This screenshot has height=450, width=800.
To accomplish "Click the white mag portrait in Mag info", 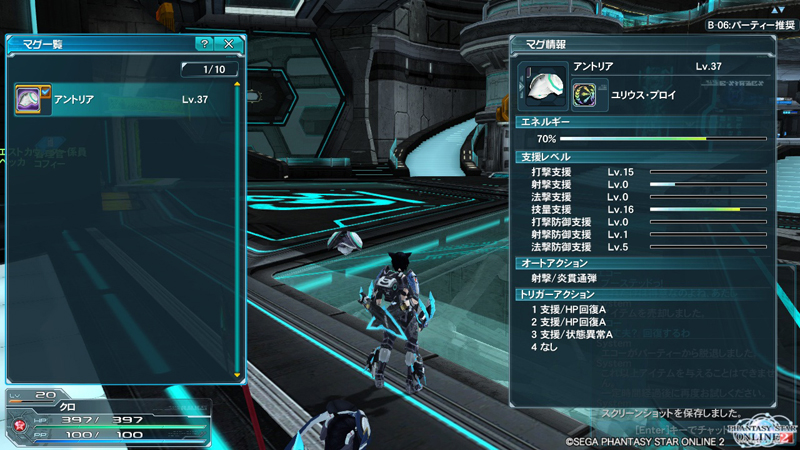I will click(x=545, y=85).
